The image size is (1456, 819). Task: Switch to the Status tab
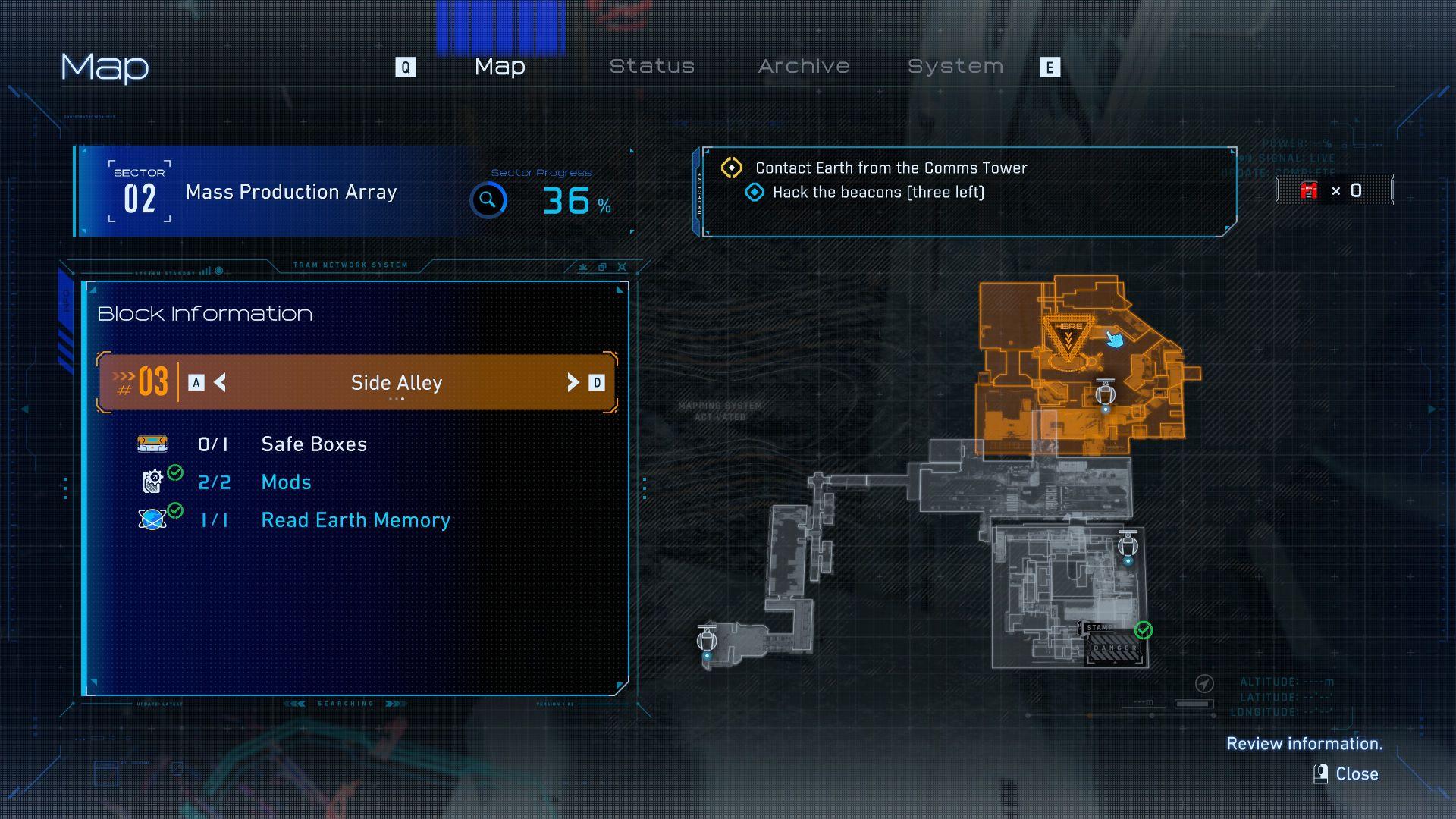point(651,67)
